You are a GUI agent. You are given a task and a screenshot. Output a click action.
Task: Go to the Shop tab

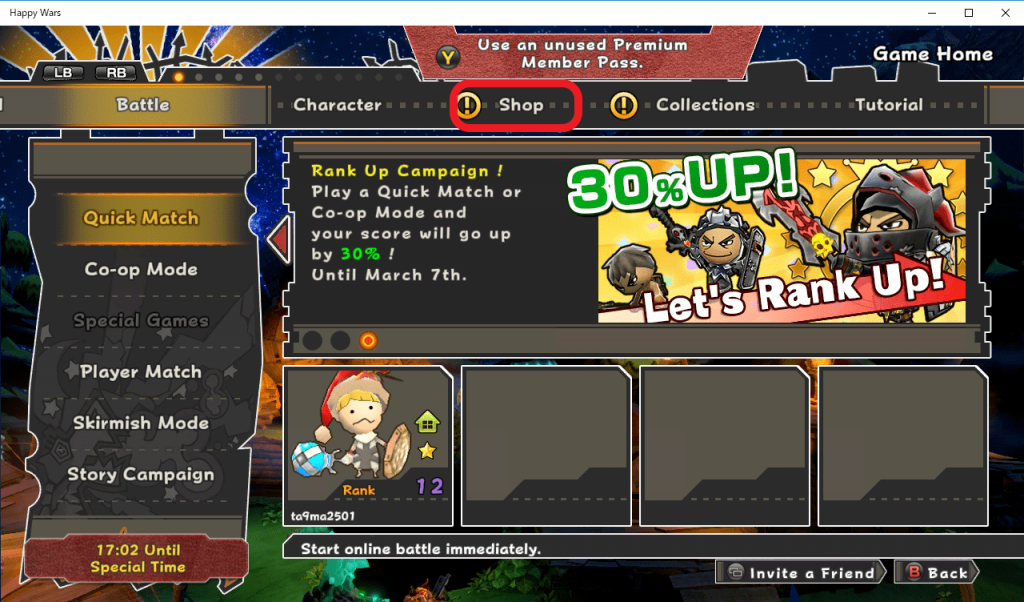[x=516, y=105]
